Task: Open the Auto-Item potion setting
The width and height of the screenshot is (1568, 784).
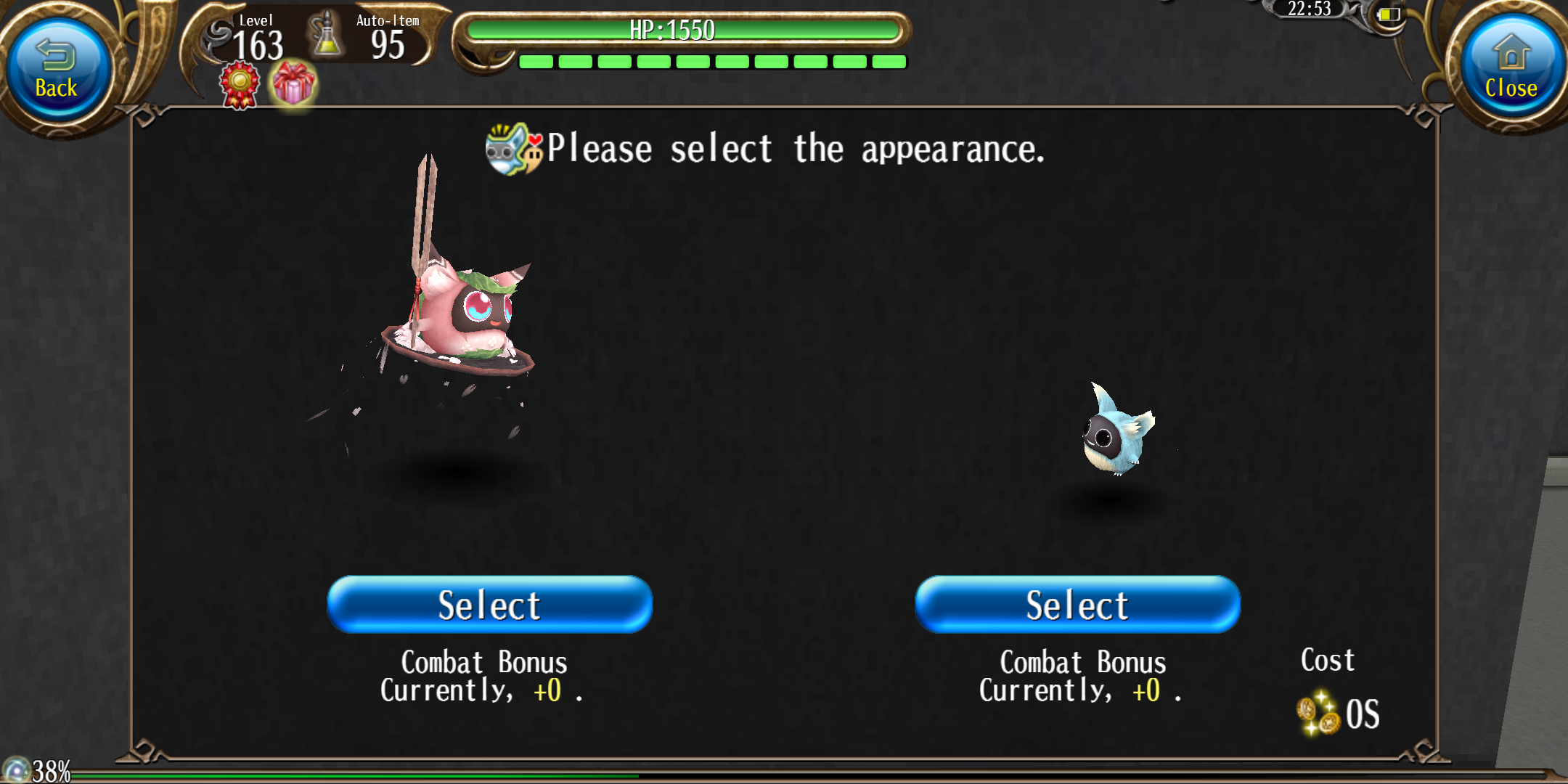Action: (327, 36)
